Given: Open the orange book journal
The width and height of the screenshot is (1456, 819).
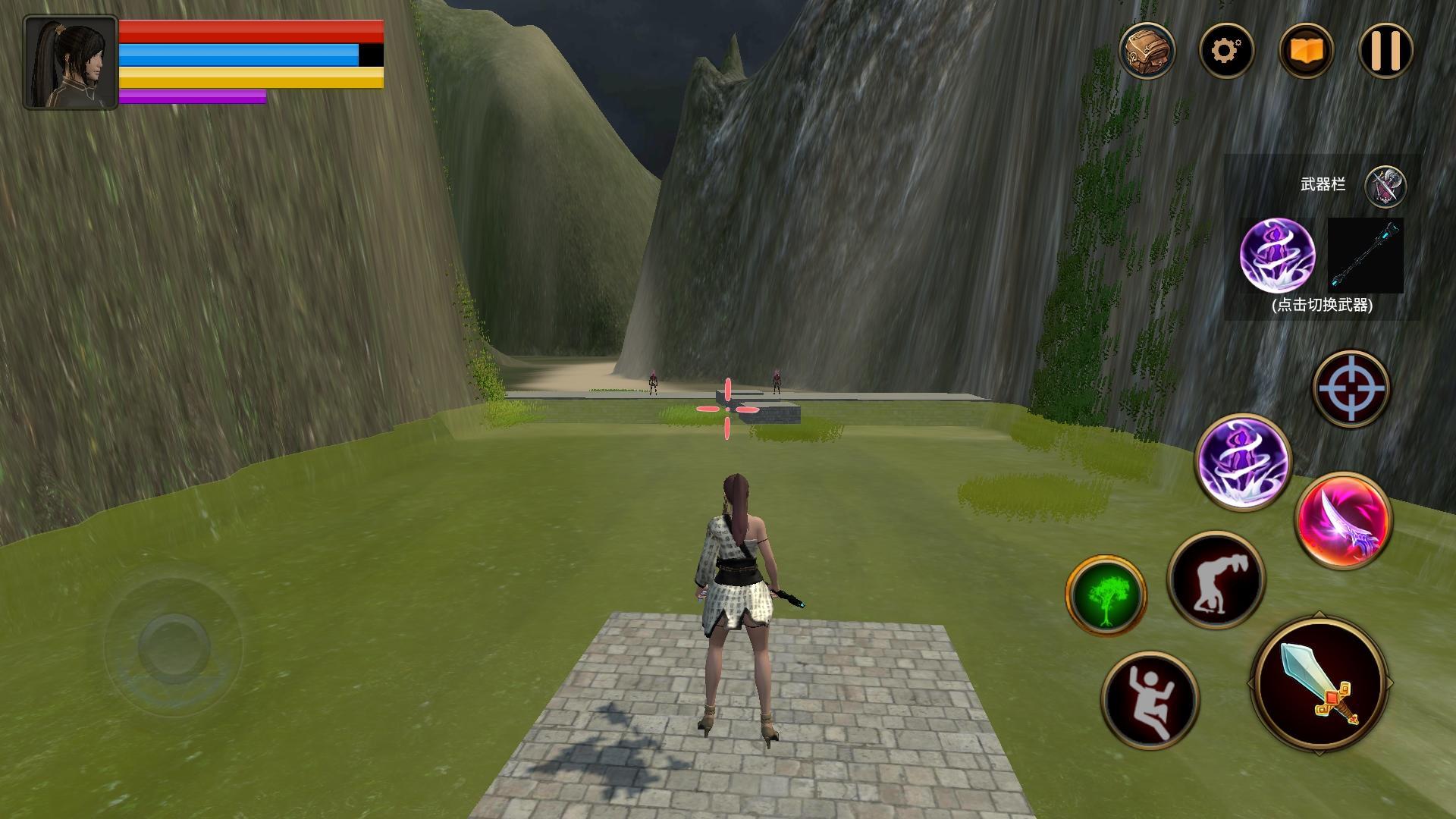Looking at the screenshot, I should 1305,51.
